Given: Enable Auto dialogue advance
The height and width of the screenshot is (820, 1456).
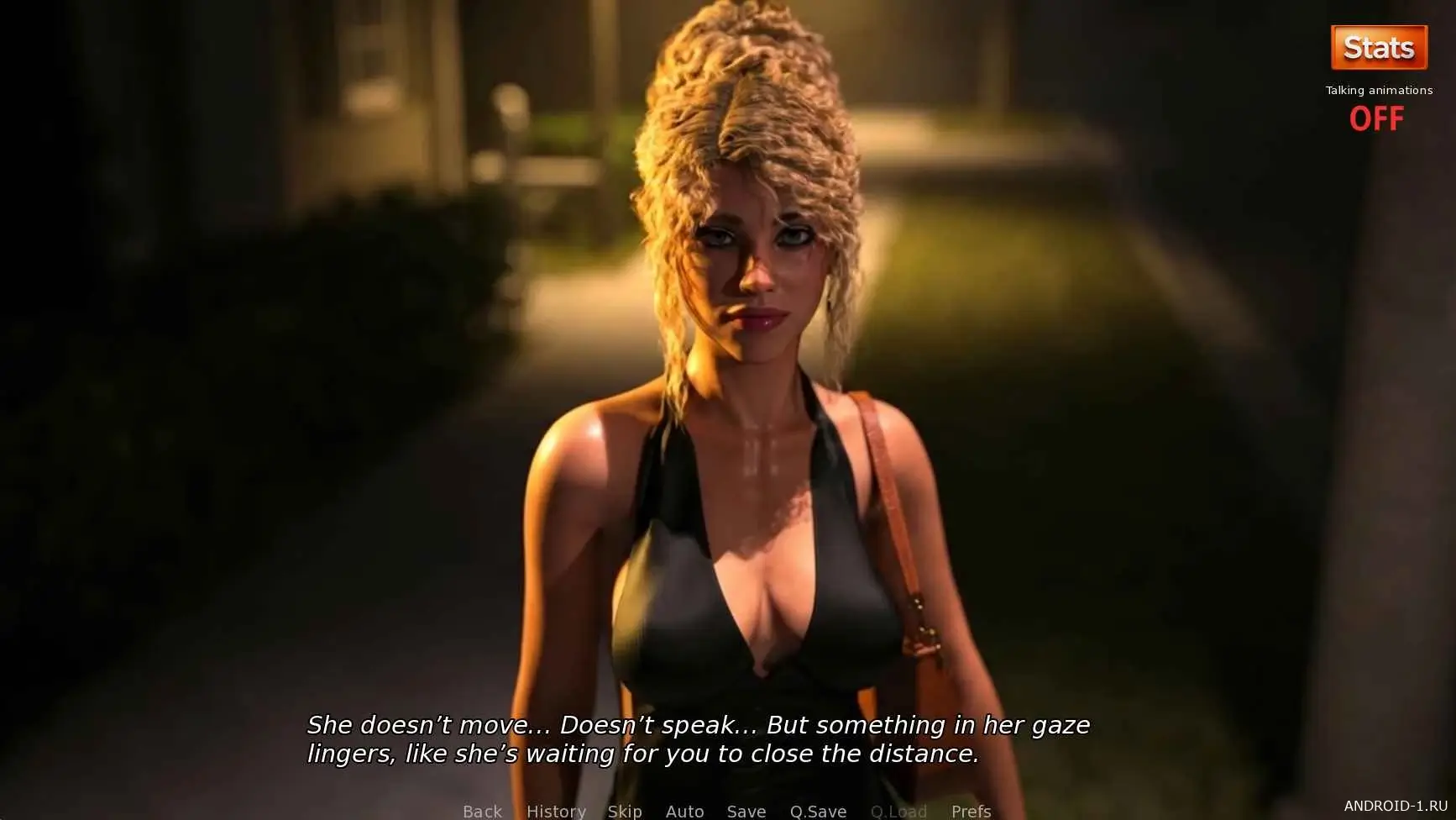Looking at the screenshot, I should (x=684, y=811).
